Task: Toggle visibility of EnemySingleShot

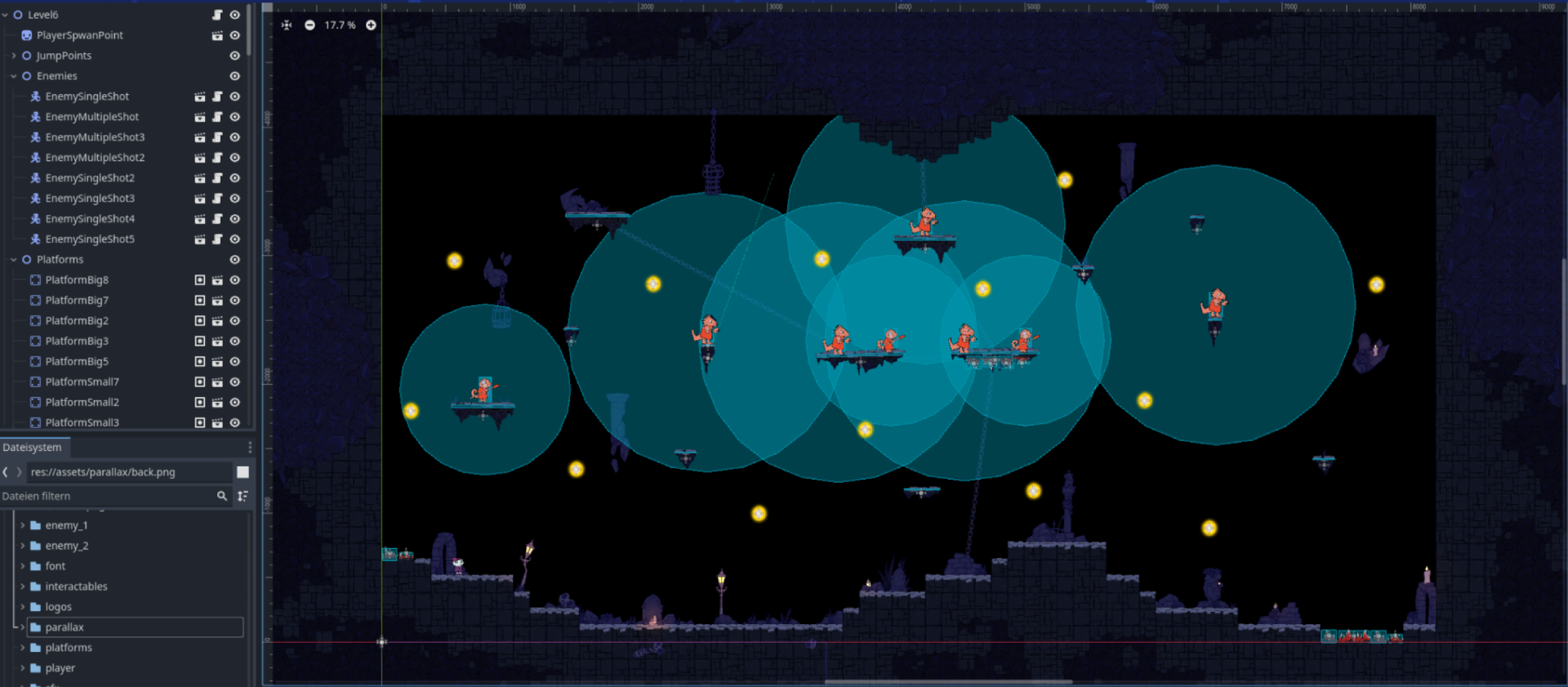Action: [x=234, y=96]
